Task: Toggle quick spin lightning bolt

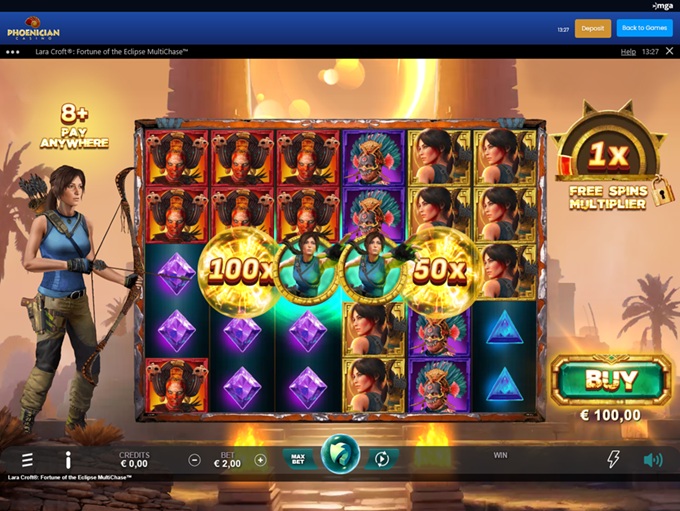Action: coord(613,460)
